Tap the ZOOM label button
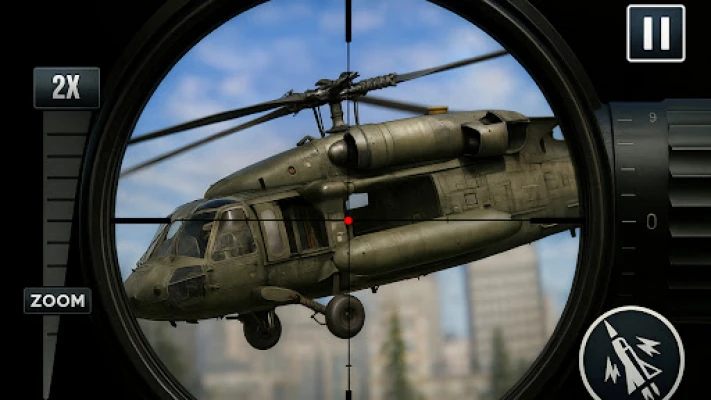711x400 pixels. click(57, 300)
